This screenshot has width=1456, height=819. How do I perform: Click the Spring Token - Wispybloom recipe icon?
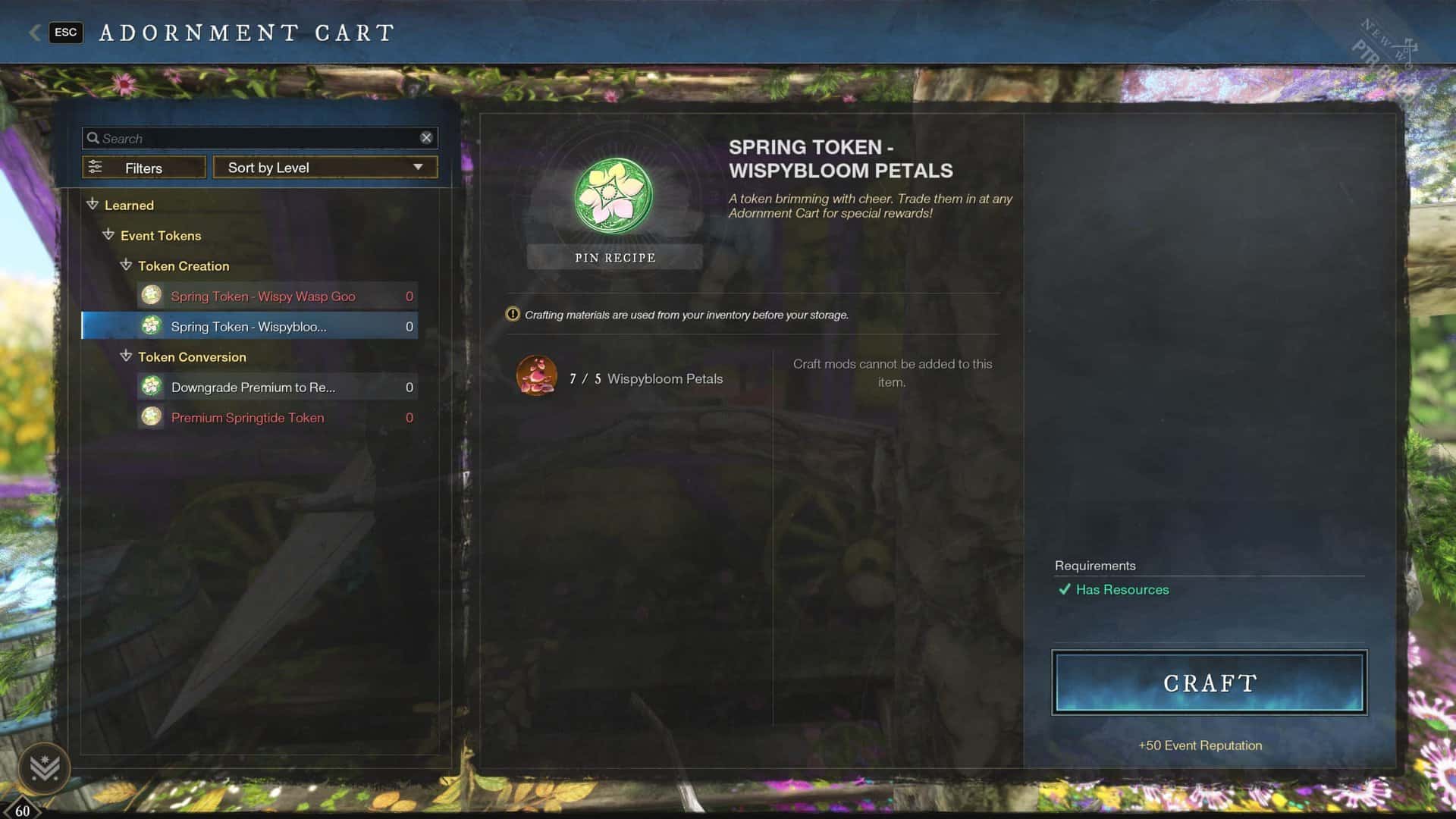152,326
